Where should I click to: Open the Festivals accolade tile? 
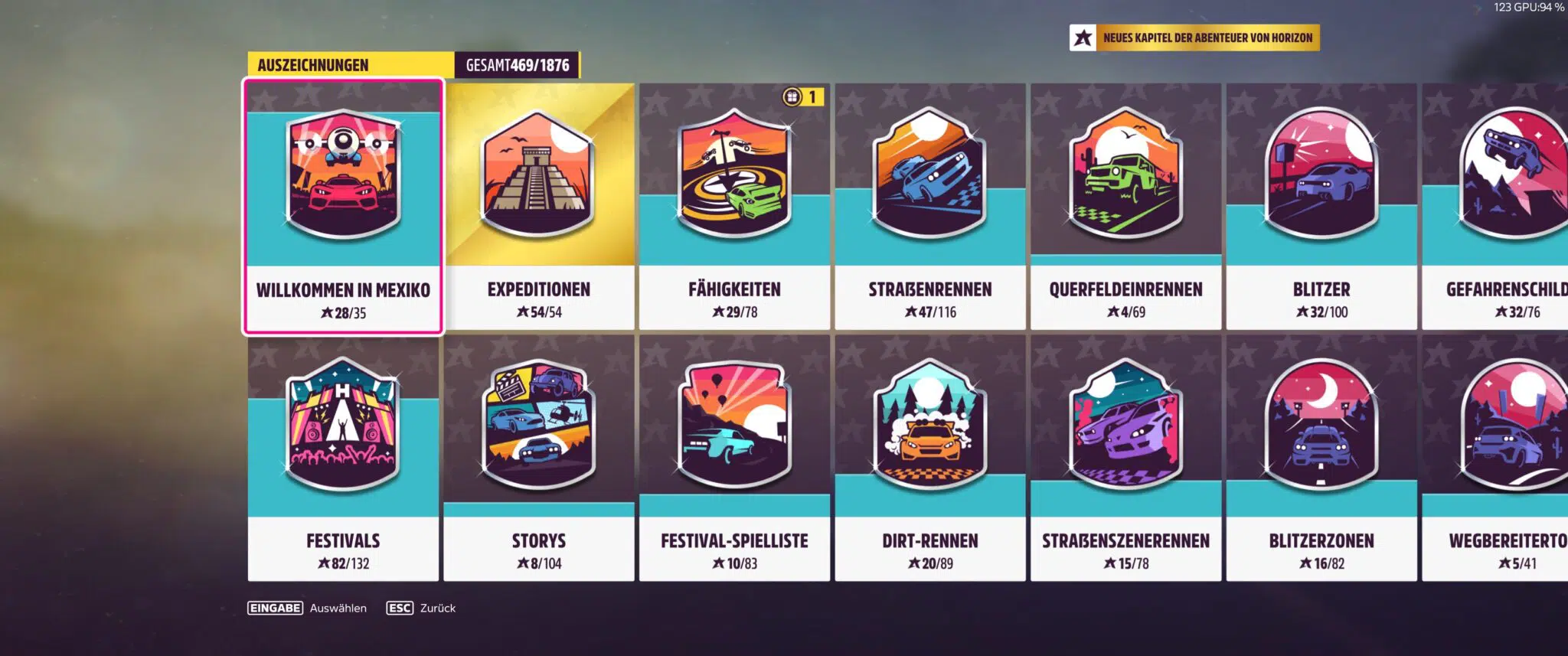click(x=343, y=458)
